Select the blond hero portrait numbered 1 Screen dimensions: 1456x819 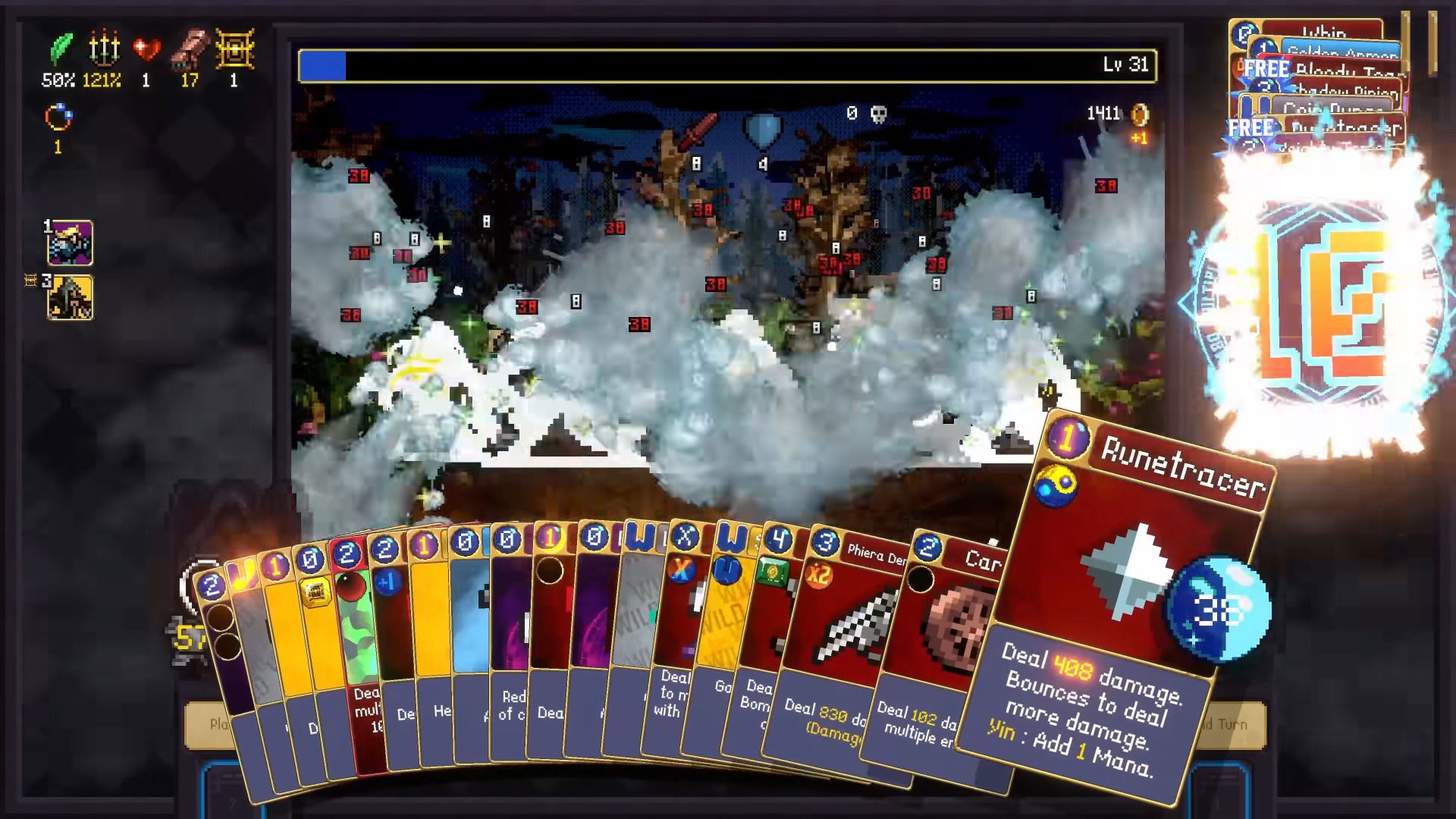pyautogui.click(x=71, y=243)
